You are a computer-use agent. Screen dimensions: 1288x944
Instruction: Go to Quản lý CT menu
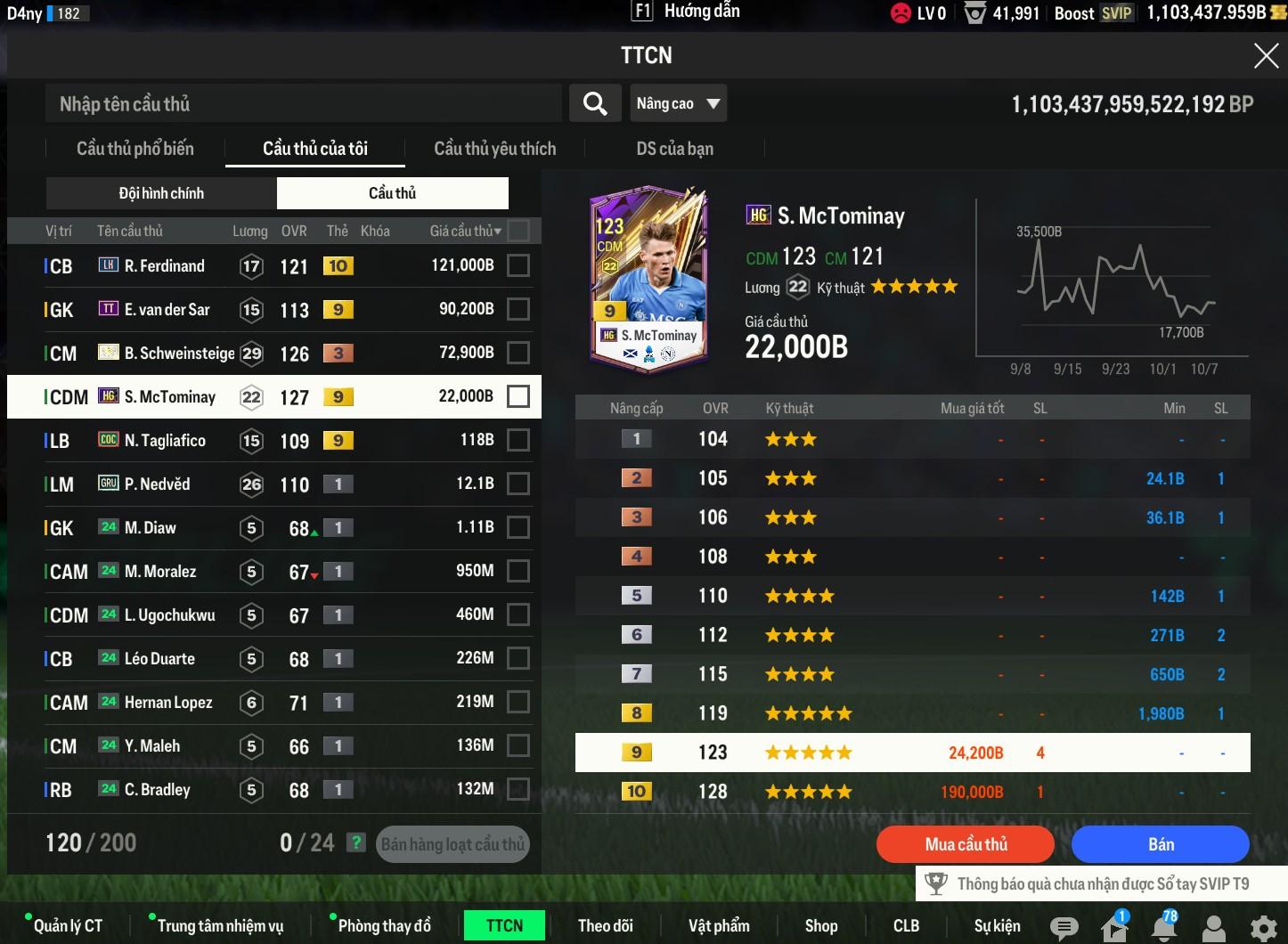tap(68, 926)
